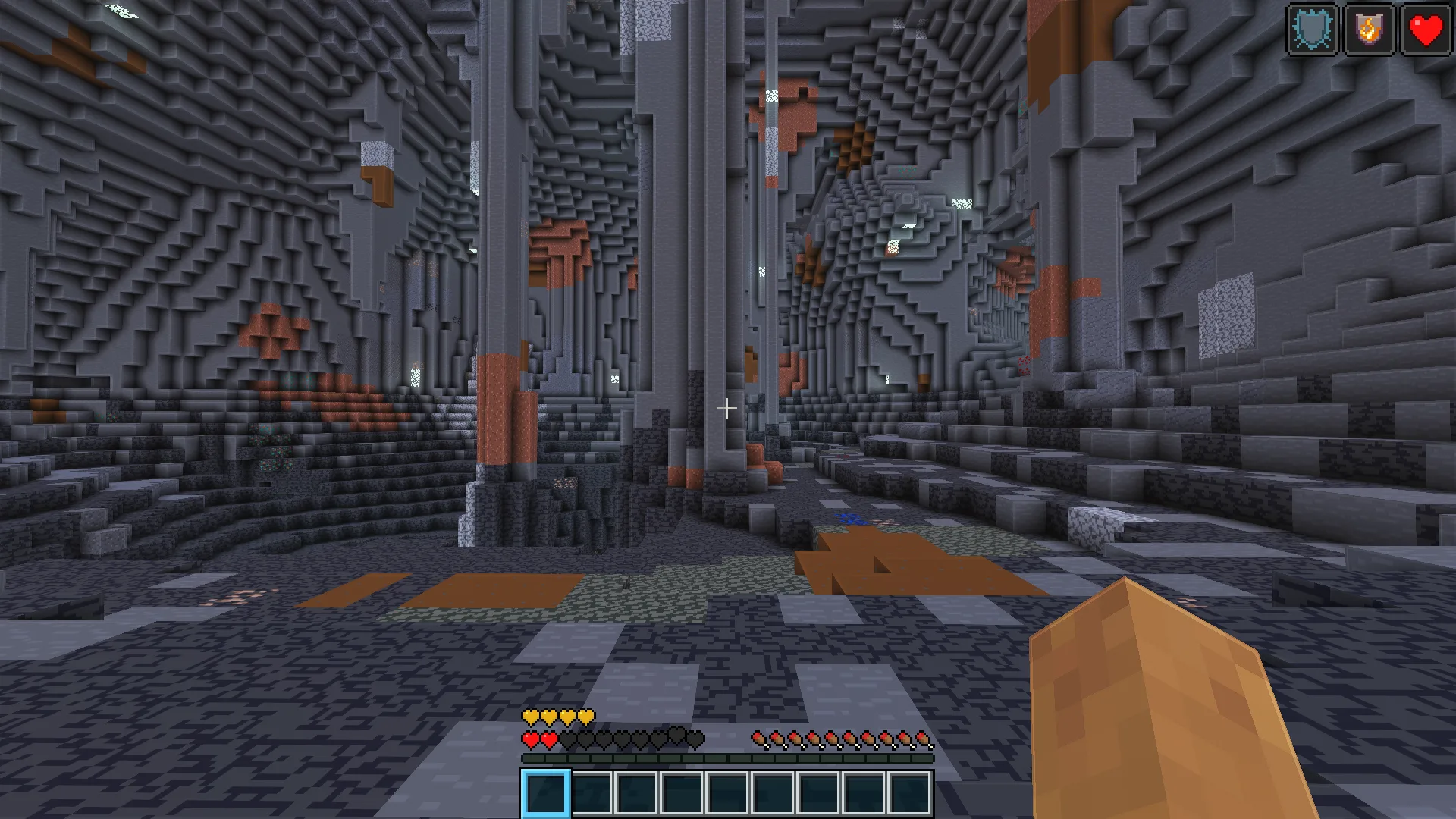Select the fifth hotbar slot
The width and height of the screenshot is (1456, 819).
[728, 792]
